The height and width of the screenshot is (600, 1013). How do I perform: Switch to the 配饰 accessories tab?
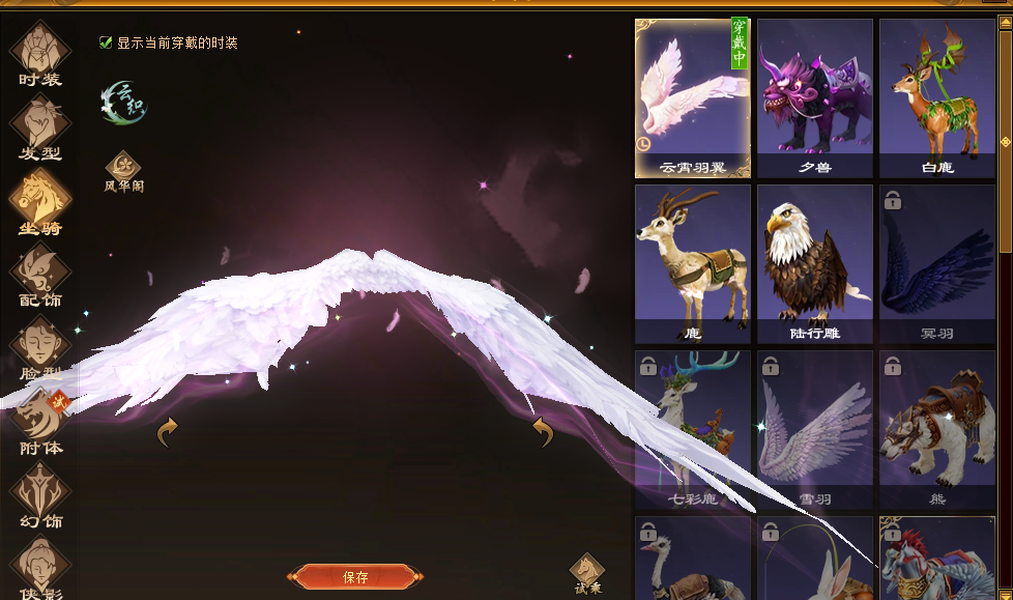pos(40,274)
